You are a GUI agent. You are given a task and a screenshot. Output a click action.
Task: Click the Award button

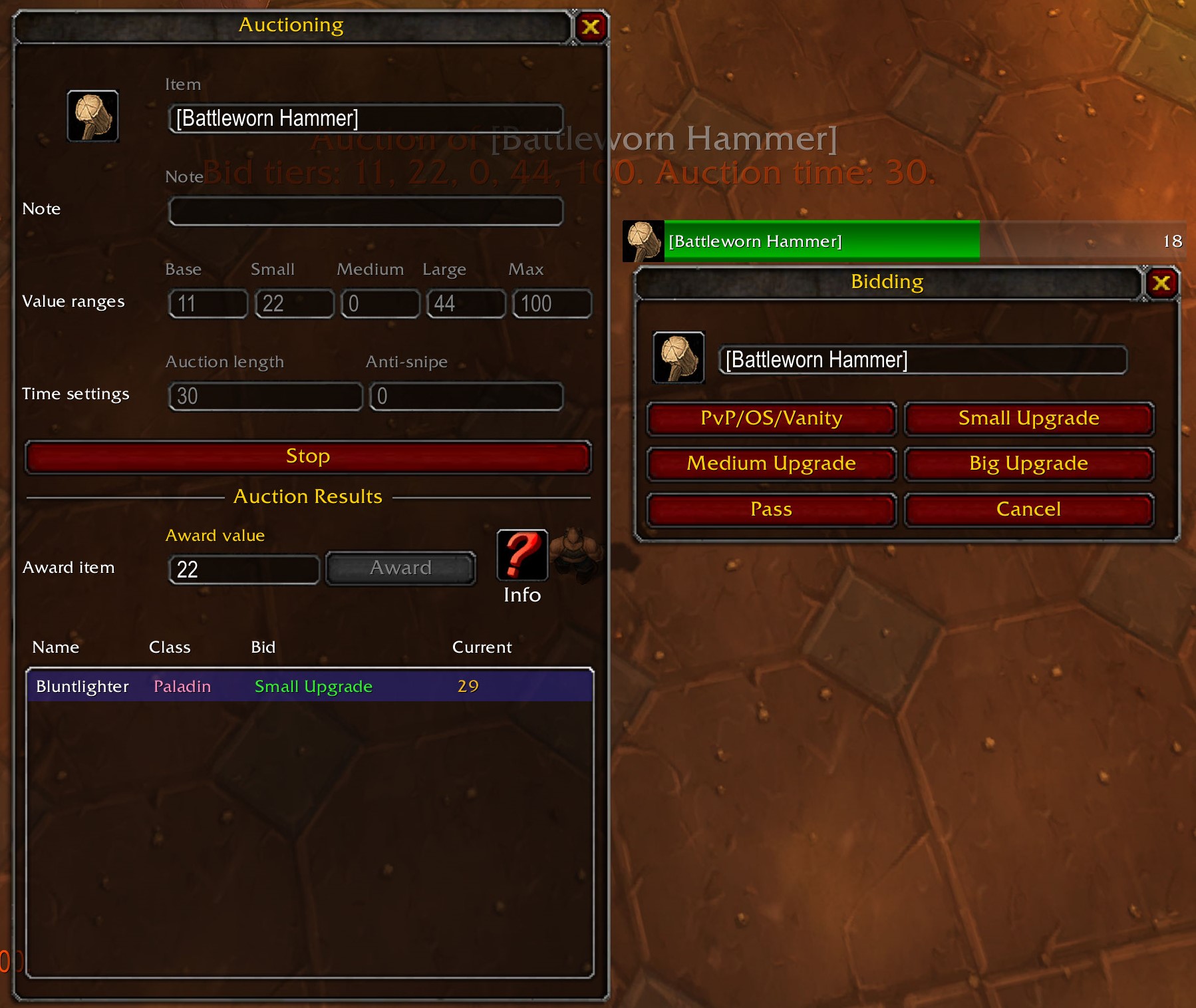click(x=400, y=568)
